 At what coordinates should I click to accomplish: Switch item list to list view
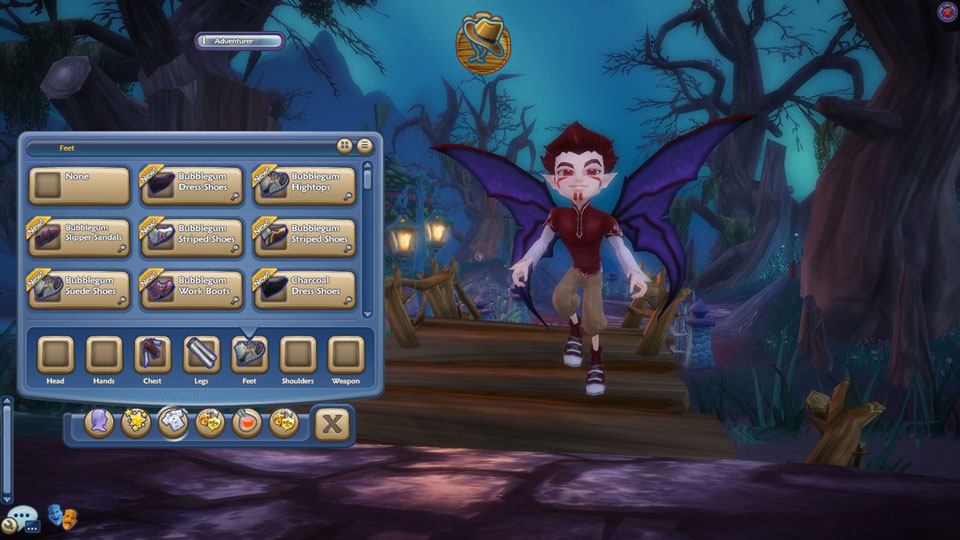click(365, 146)
